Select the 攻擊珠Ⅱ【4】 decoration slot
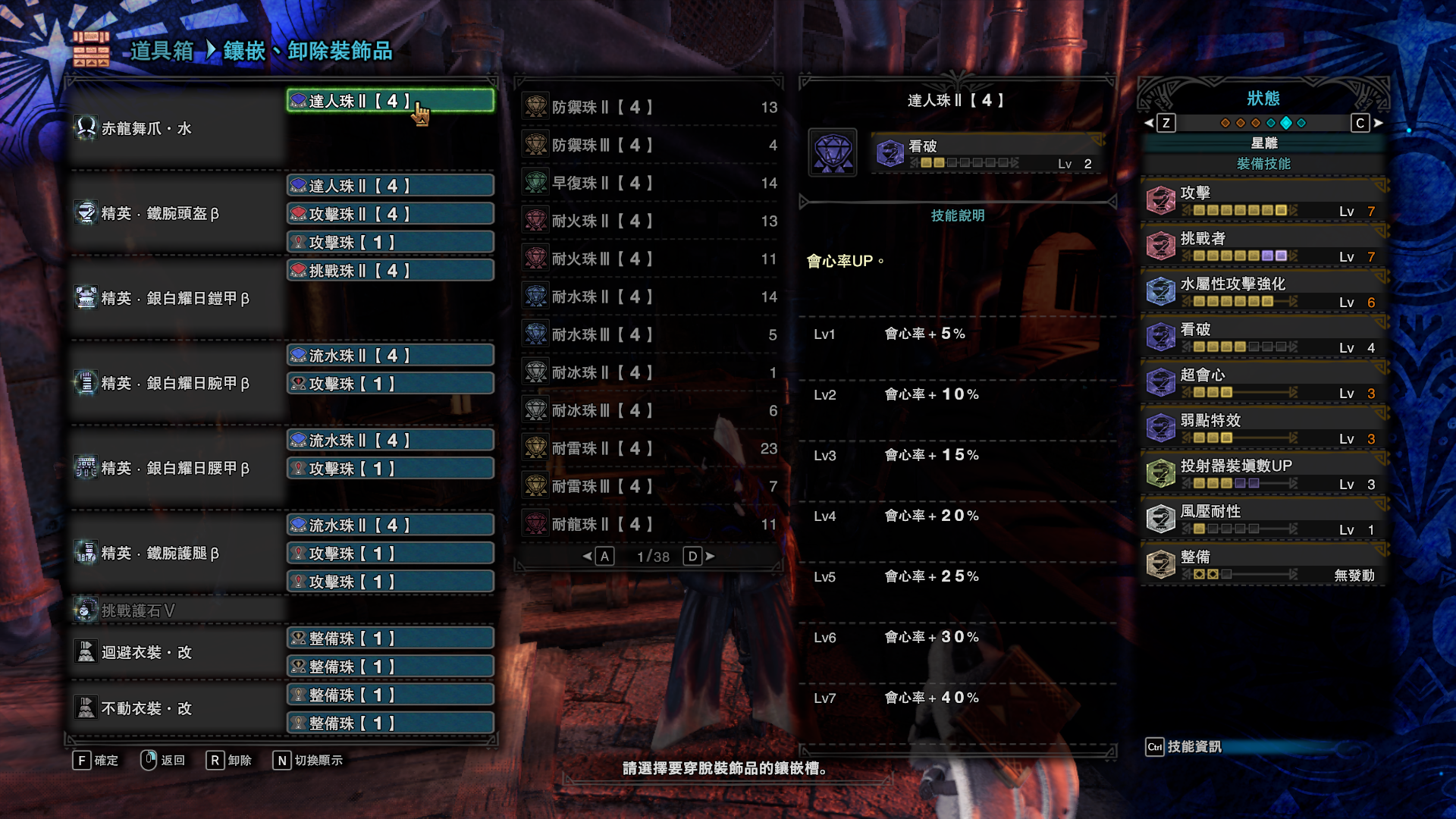Viewport: 1456px width, 819px height. coord(390,214)
